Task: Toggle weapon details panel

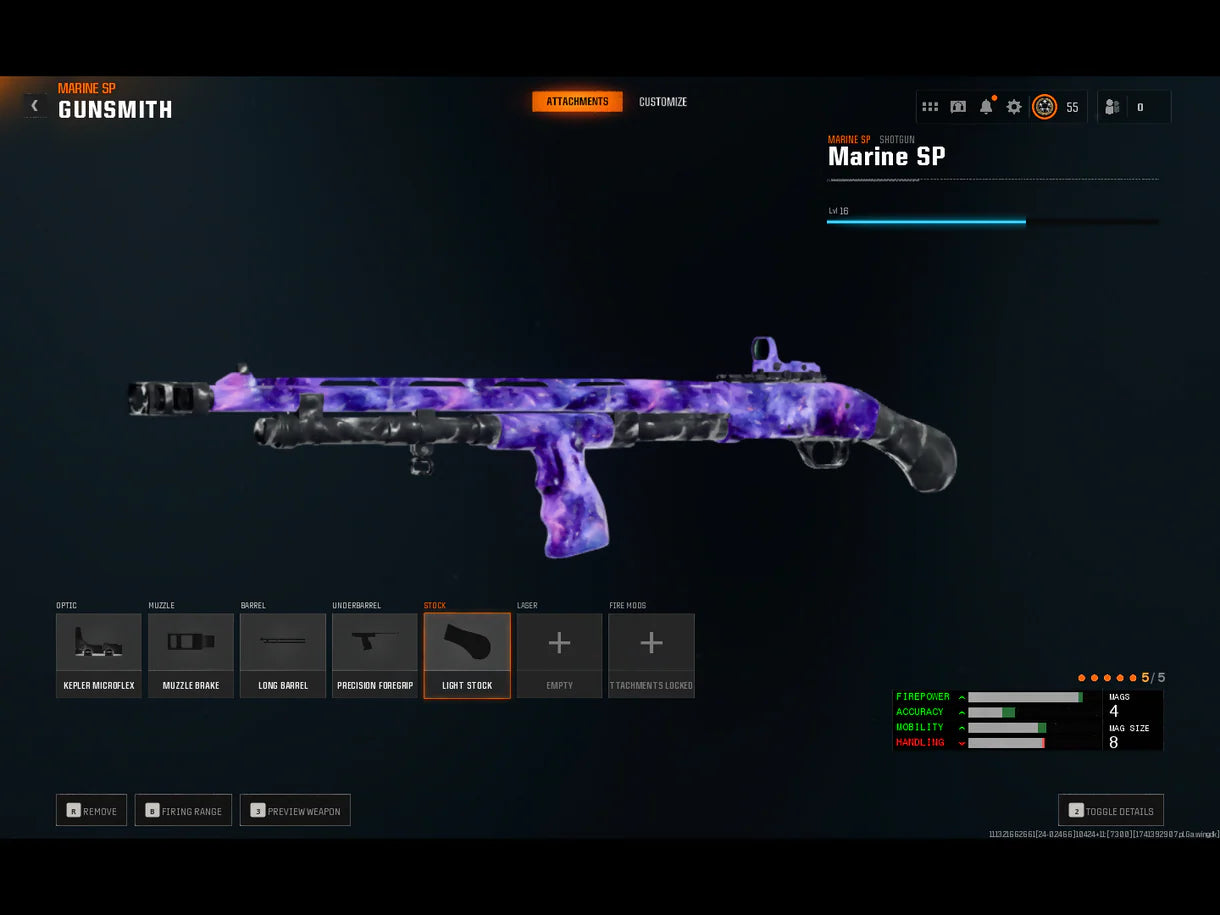Action: (x=1111, y=810)
